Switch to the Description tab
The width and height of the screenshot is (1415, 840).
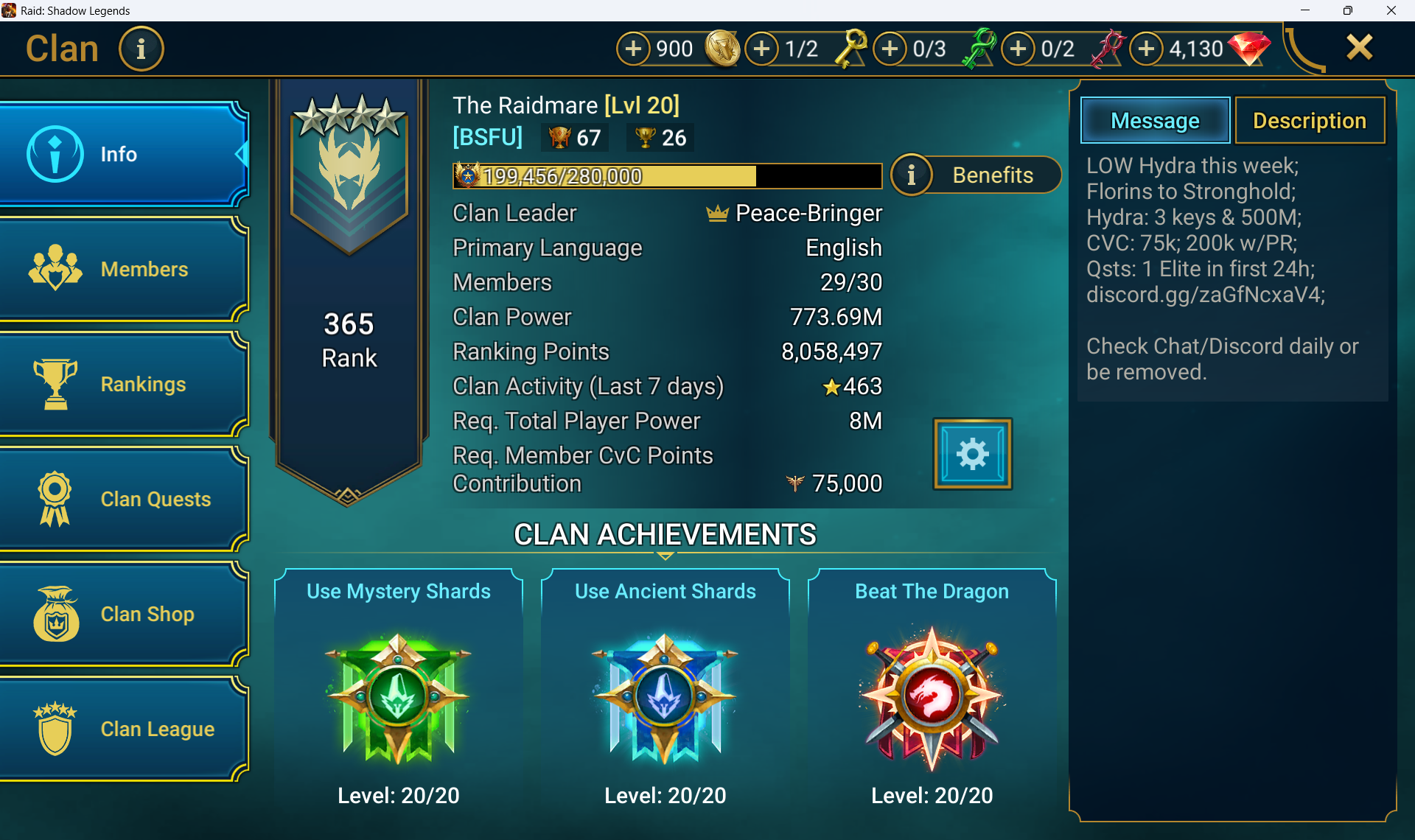[1309, 121]
